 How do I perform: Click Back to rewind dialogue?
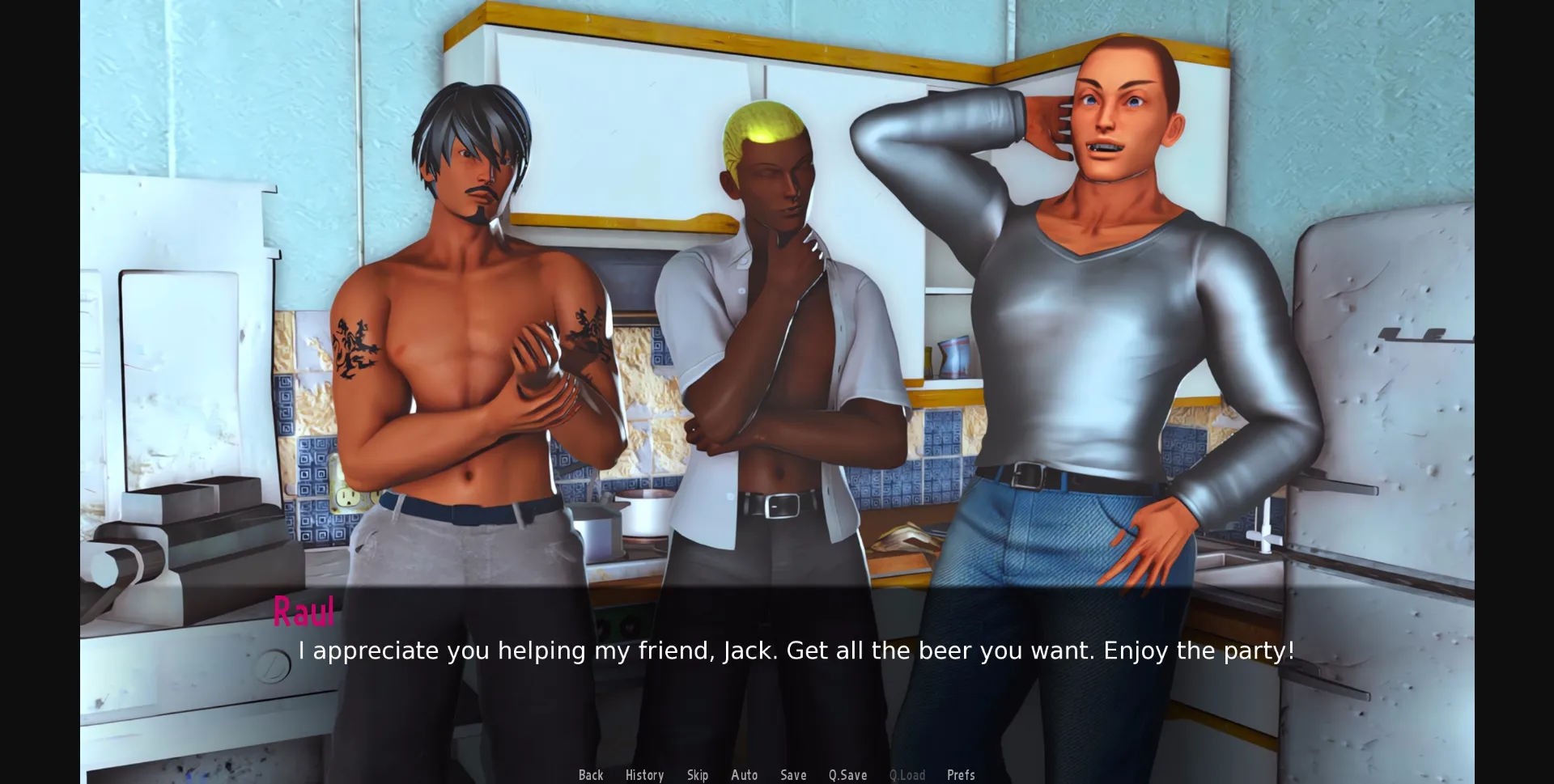click(591, 774)
